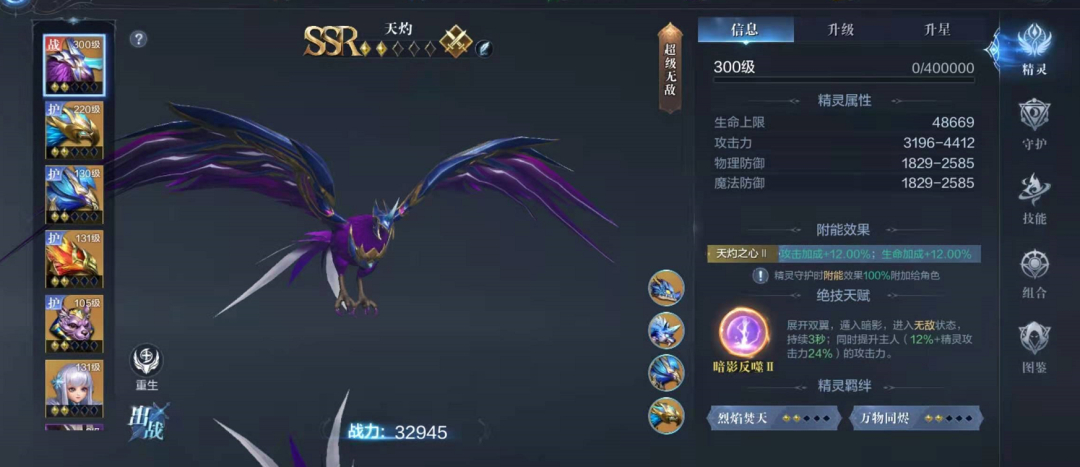1080x467 pixels.
Task: Open the question mark help icon
Action: click(x=139, y=39)
